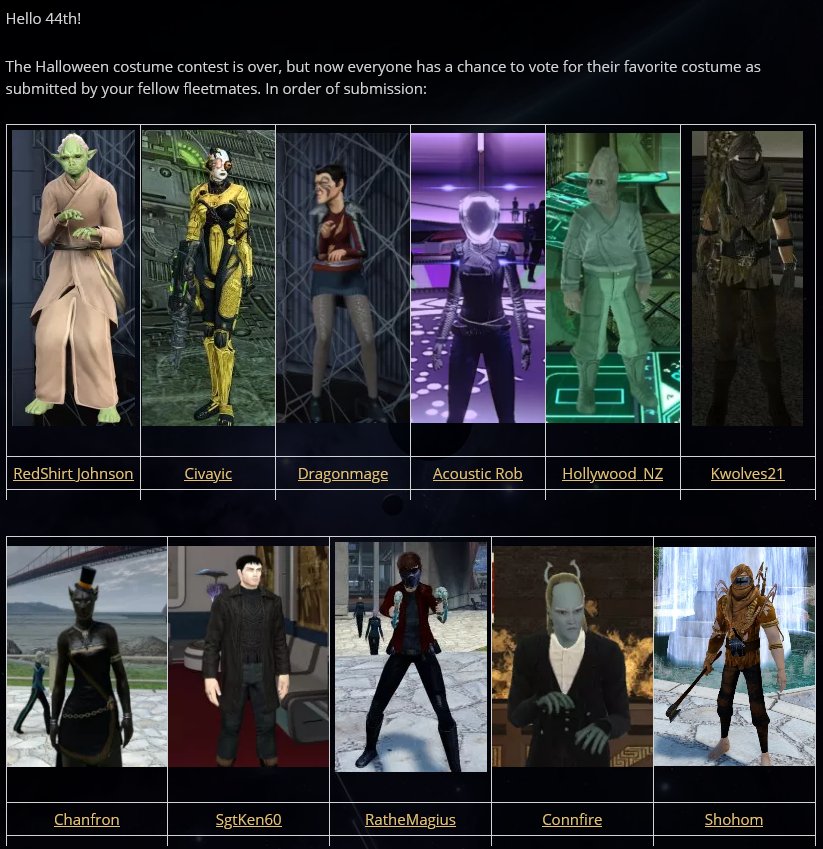
Task: Select the green hologram costume thumbnail
Action: point(612,277)
